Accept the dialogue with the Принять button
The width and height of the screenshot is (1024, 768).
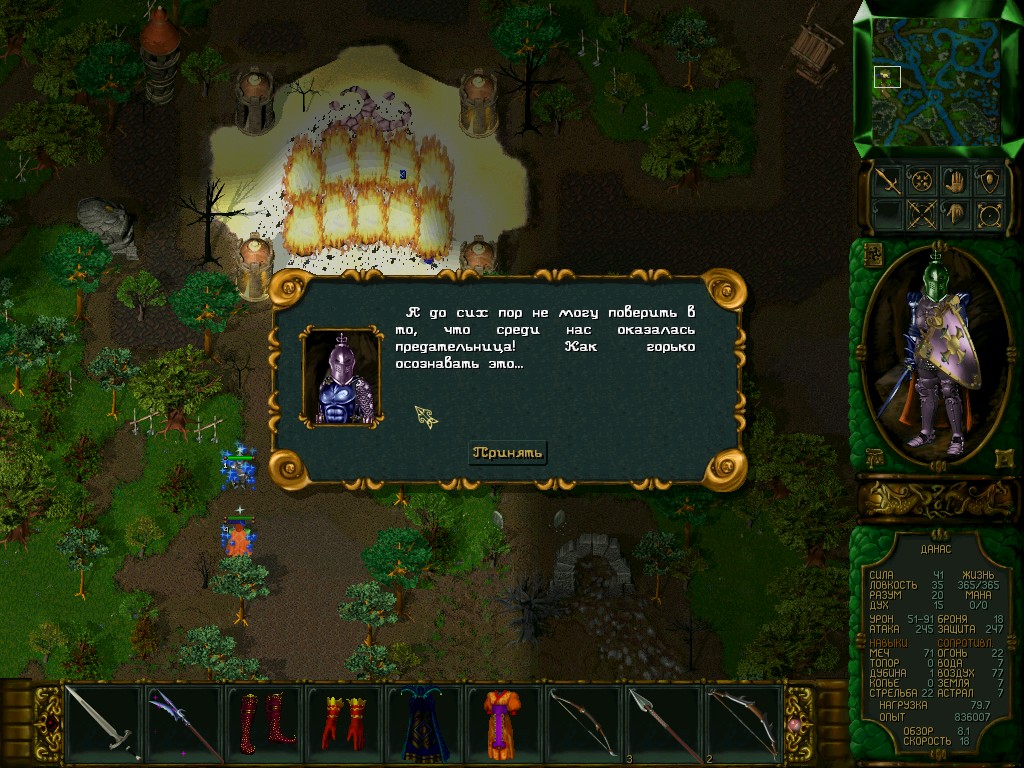pyautogui.click(x=509, y=453)
